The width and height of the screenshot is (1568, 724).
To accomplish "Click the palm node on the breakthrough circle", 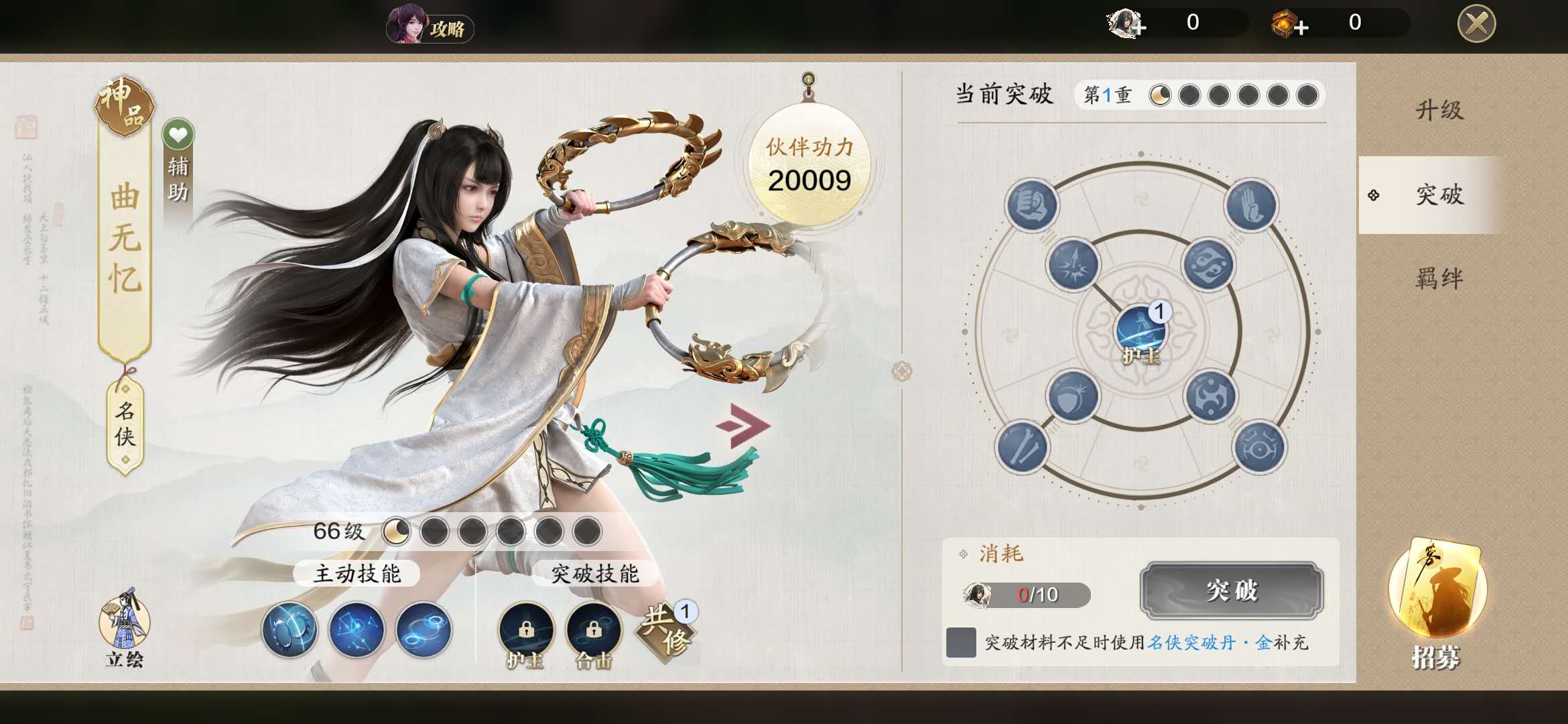I will [x=1250, y=206].
